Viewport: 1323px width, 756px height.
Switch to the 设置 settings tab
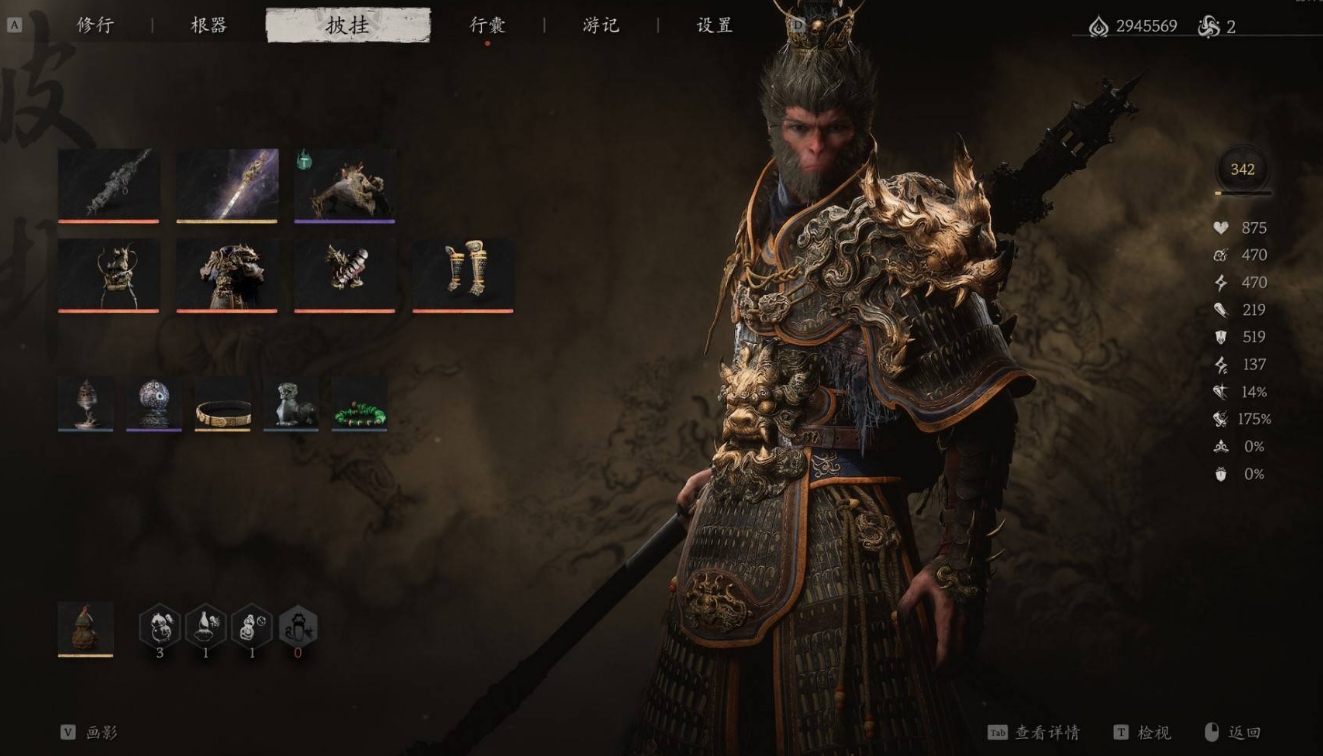point(714,26)
